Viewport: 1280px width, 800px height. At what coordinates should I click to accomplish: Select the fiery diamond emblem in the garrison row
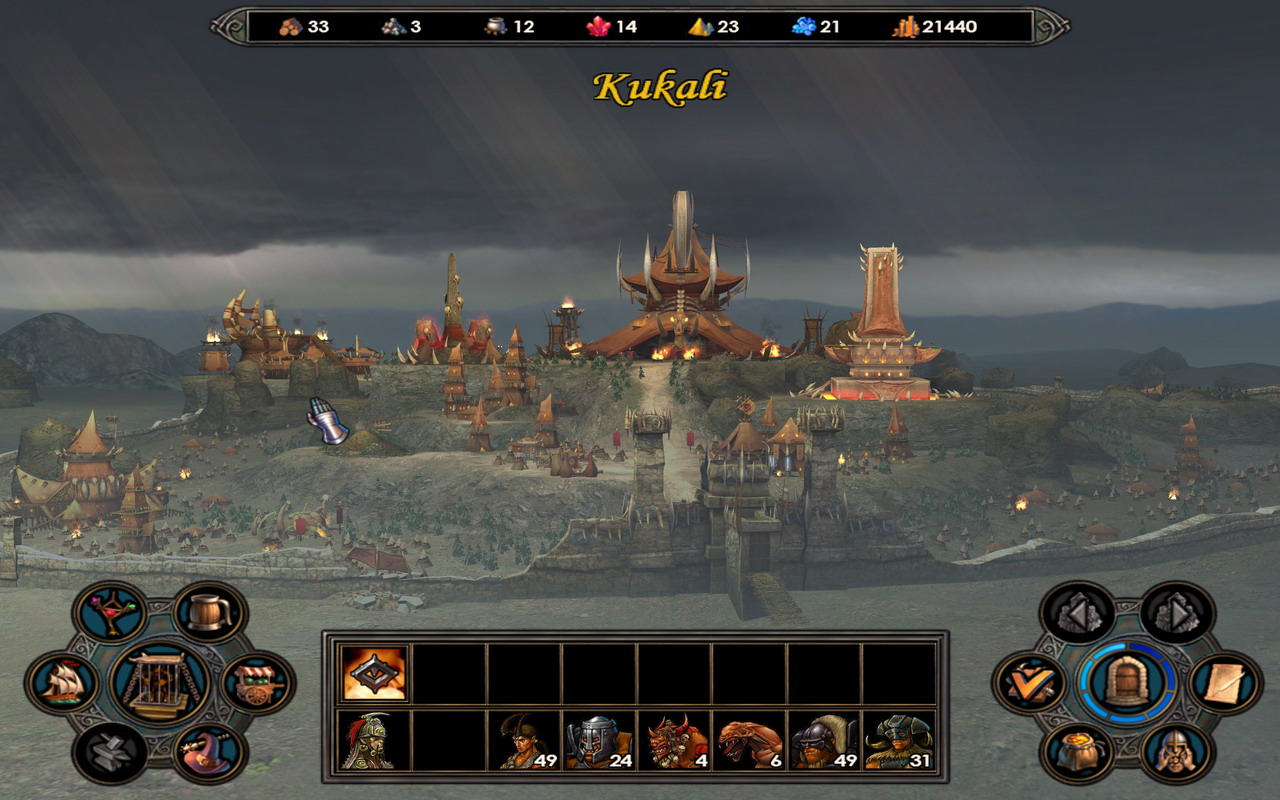(x=375, y=672)
